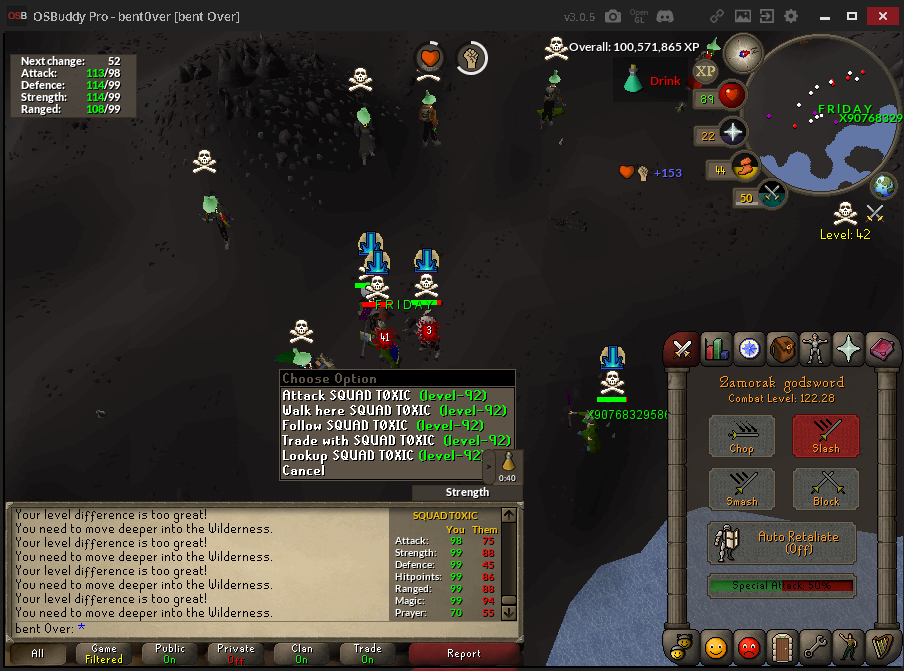Select the Chop attack style
The height and width of the screenshot is (671, 904).
(x=741, y=435)
